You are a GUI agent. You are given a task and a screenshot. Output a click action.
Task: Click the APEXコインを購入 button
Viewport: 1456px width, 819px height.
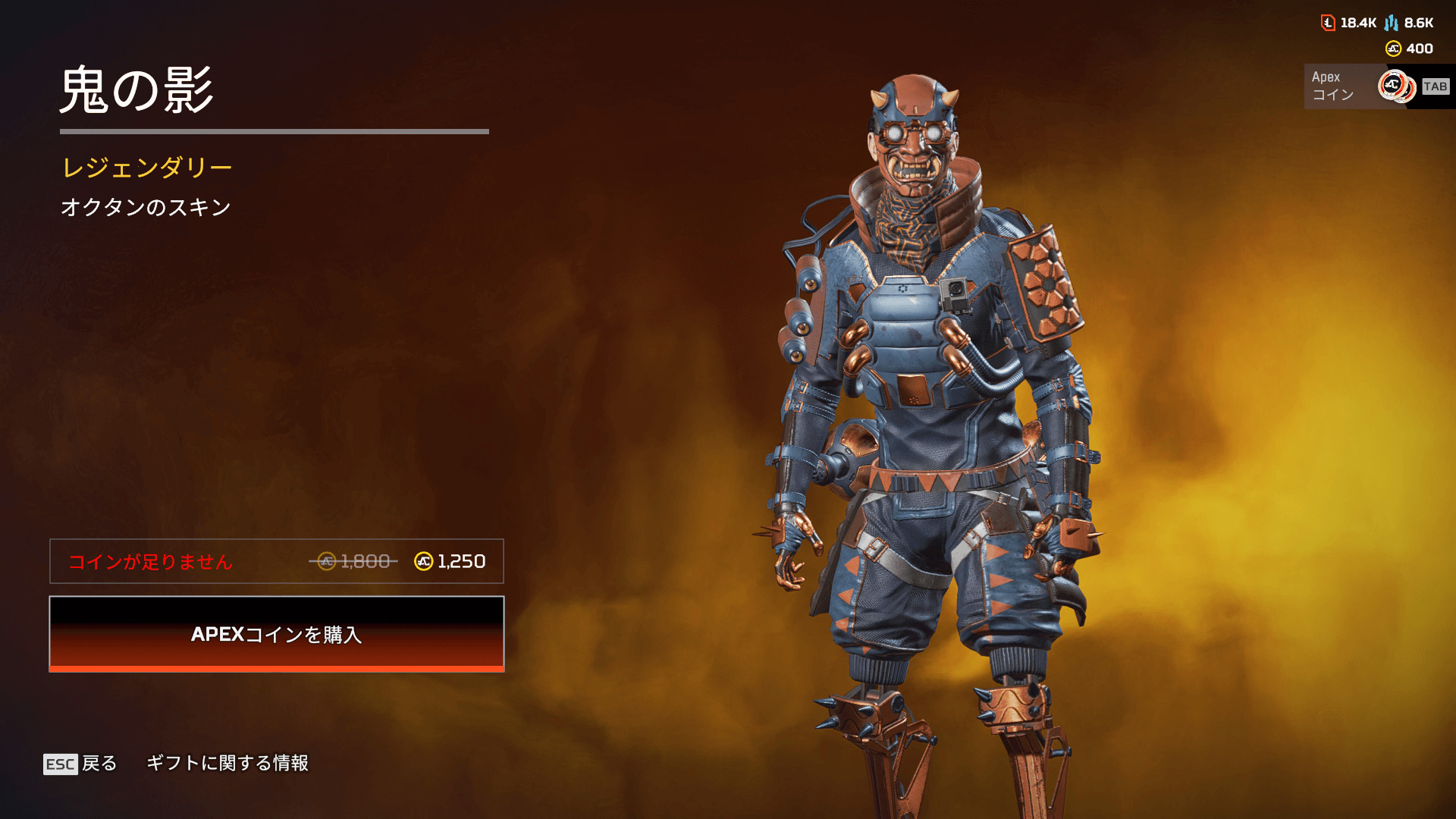coord(277,634)
